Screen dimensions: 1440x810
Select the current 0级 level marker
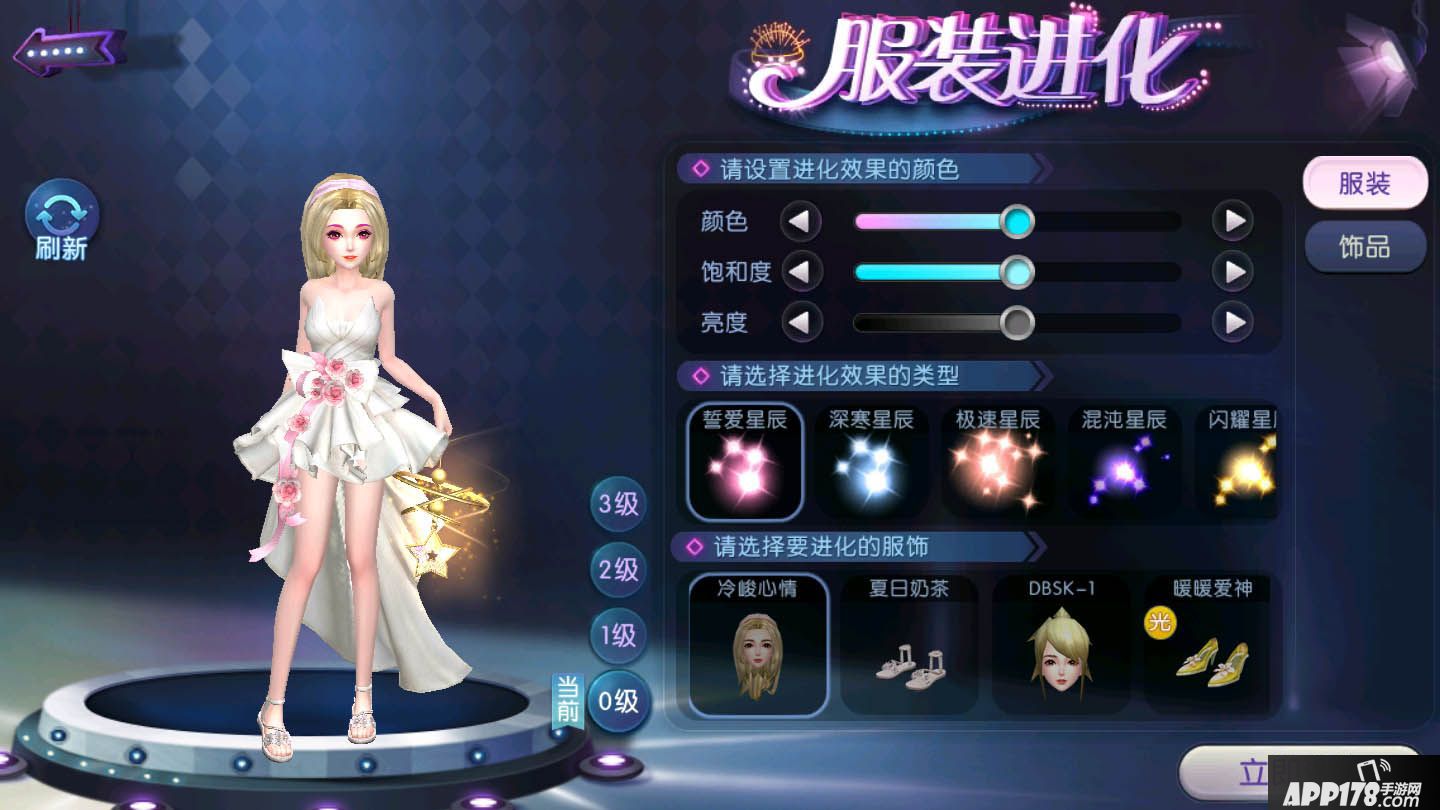pyautogui.click(x=617, y=702)
